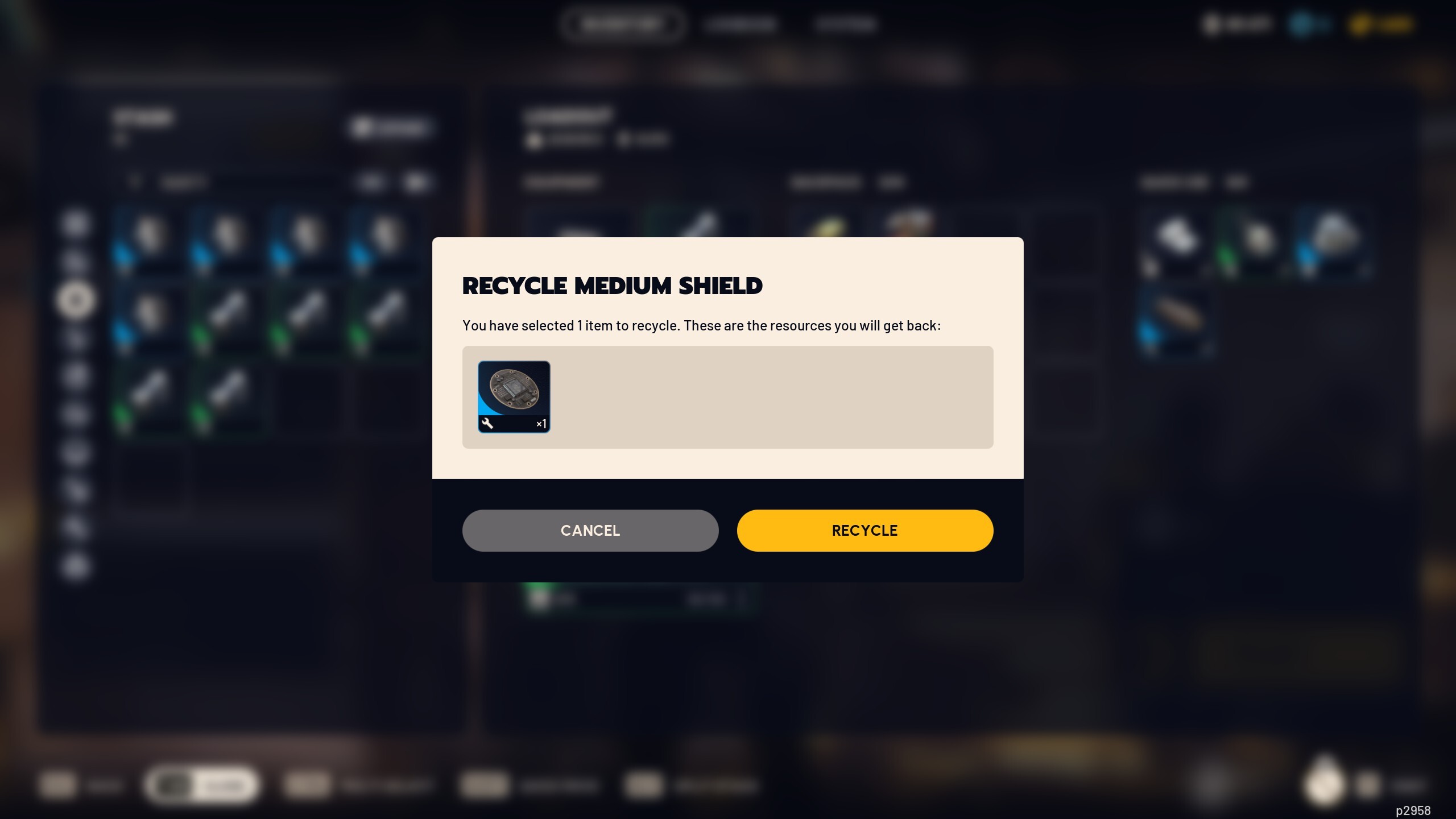Toggle the view mode icon beside the stash header
This screenshot has width=1456, height=819.
tap(362, 126)
